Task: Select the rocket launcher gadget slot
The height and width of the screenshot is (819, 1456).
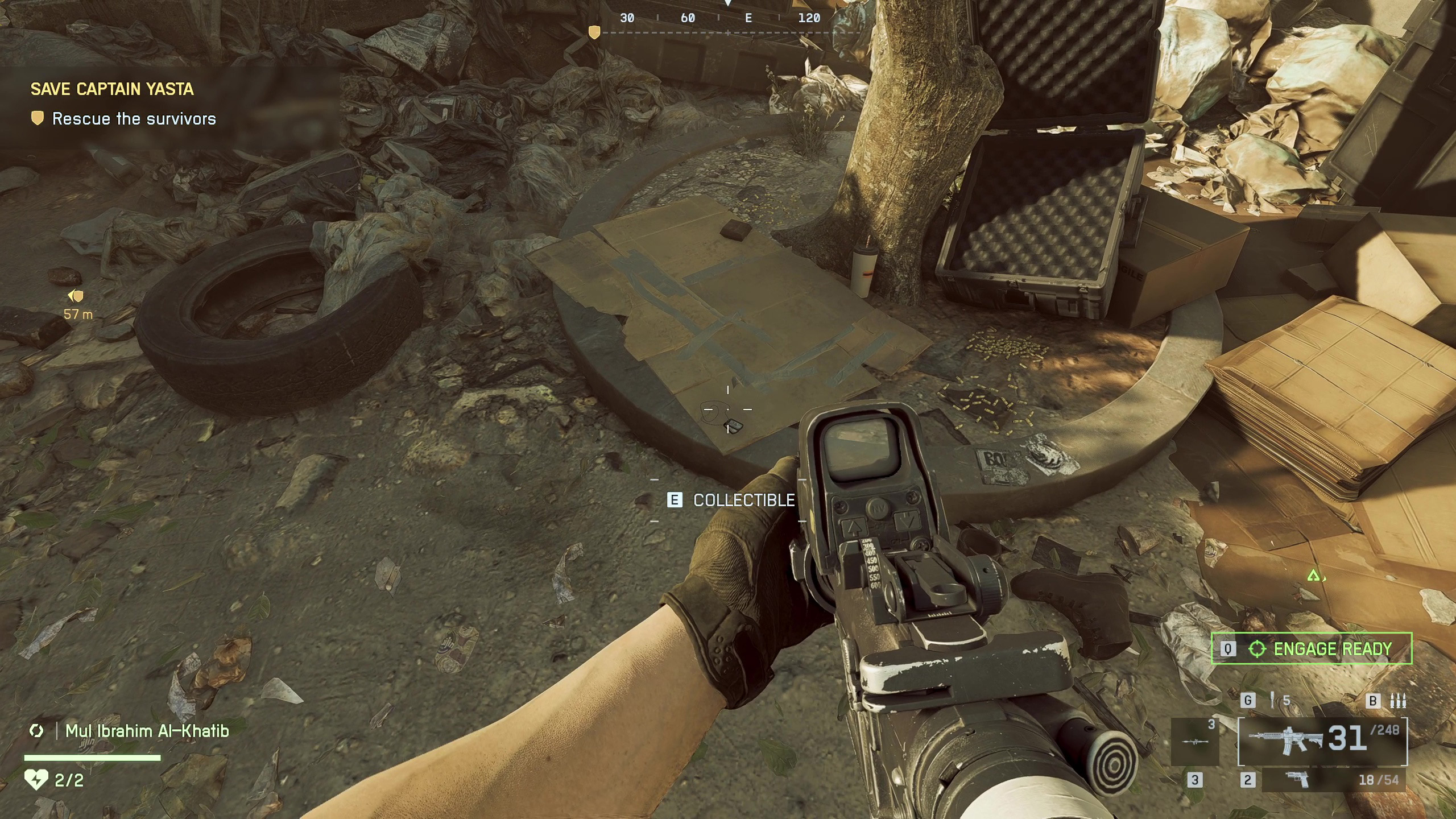Action: coord(1195,741)
